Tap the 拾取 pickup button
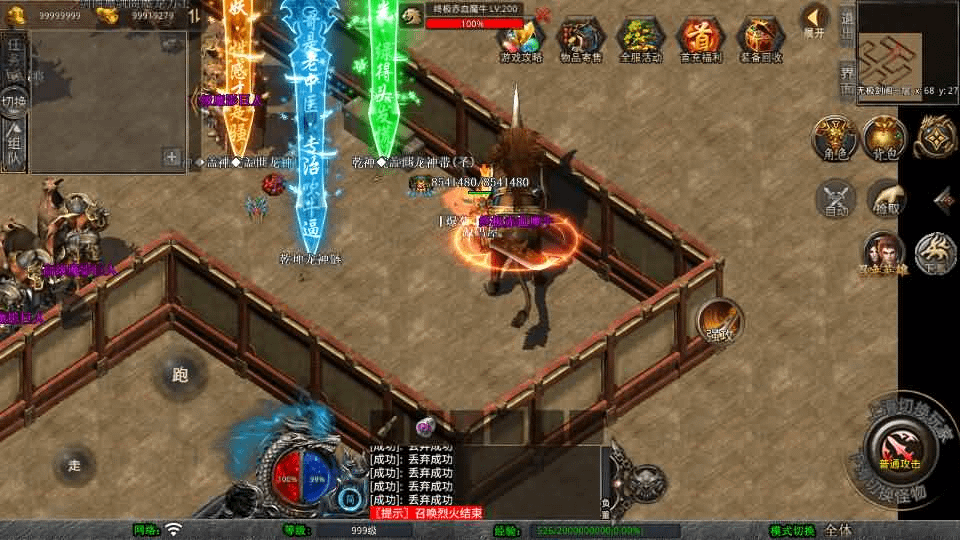 pos(884,198)
